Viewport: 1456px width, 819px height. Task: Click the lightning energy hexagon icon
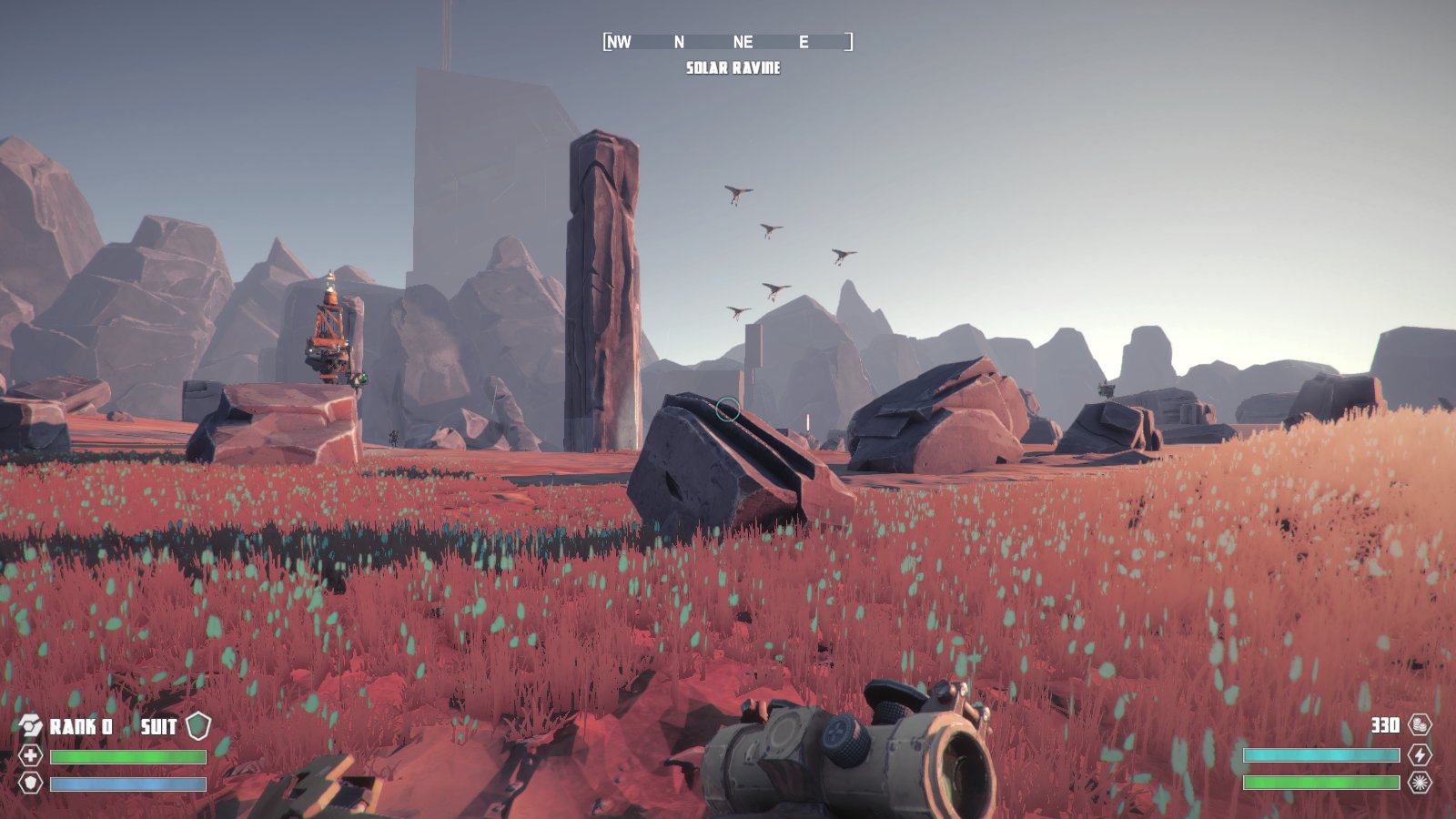1421,753
